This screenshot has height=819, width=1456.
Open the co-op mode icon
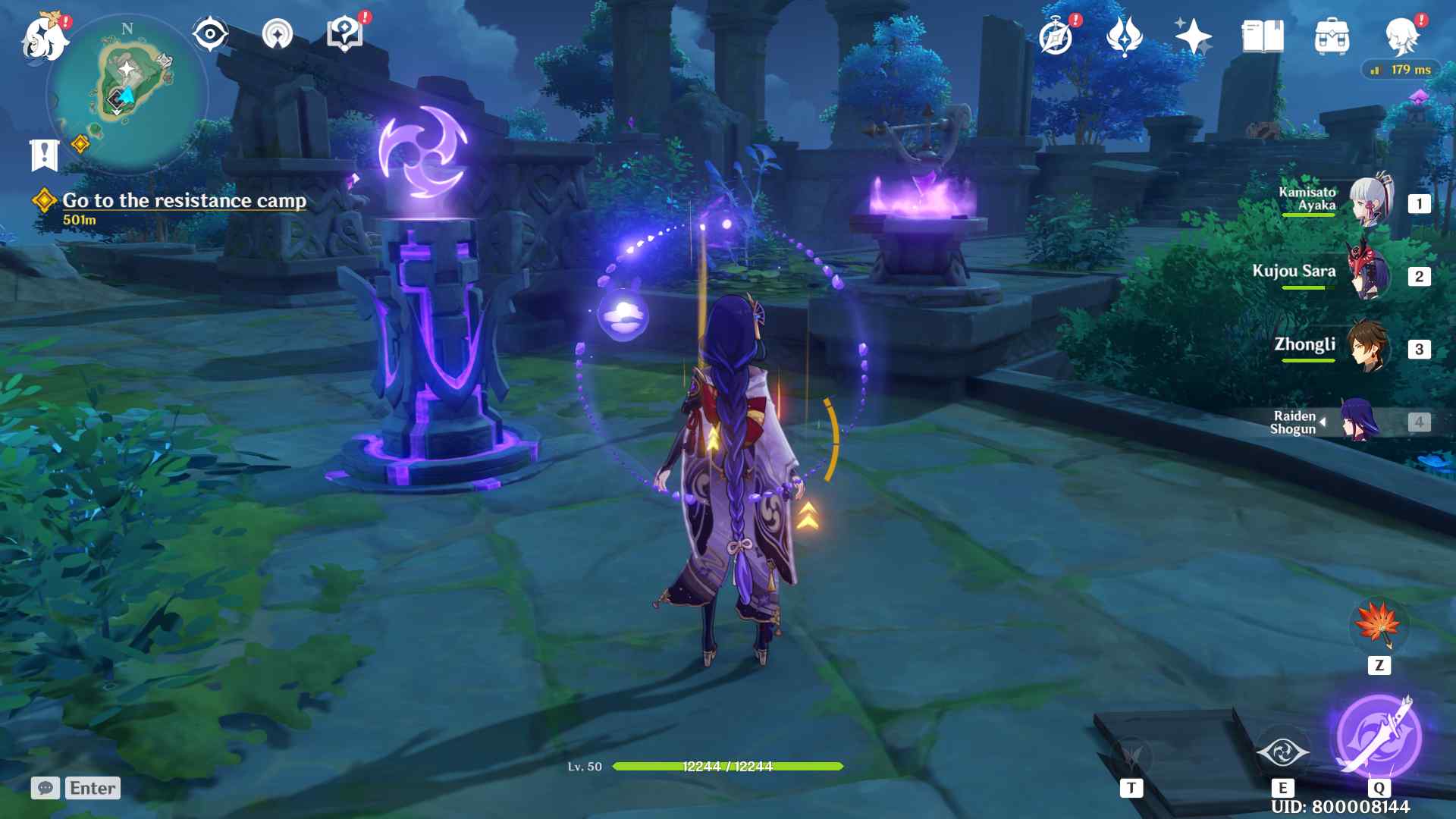click(278, 34)
